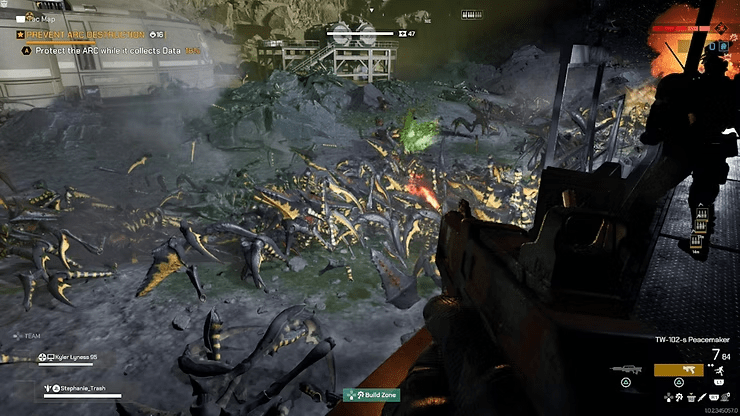
Task: Select the supply basket equipment icon
Action: [690, 399]
